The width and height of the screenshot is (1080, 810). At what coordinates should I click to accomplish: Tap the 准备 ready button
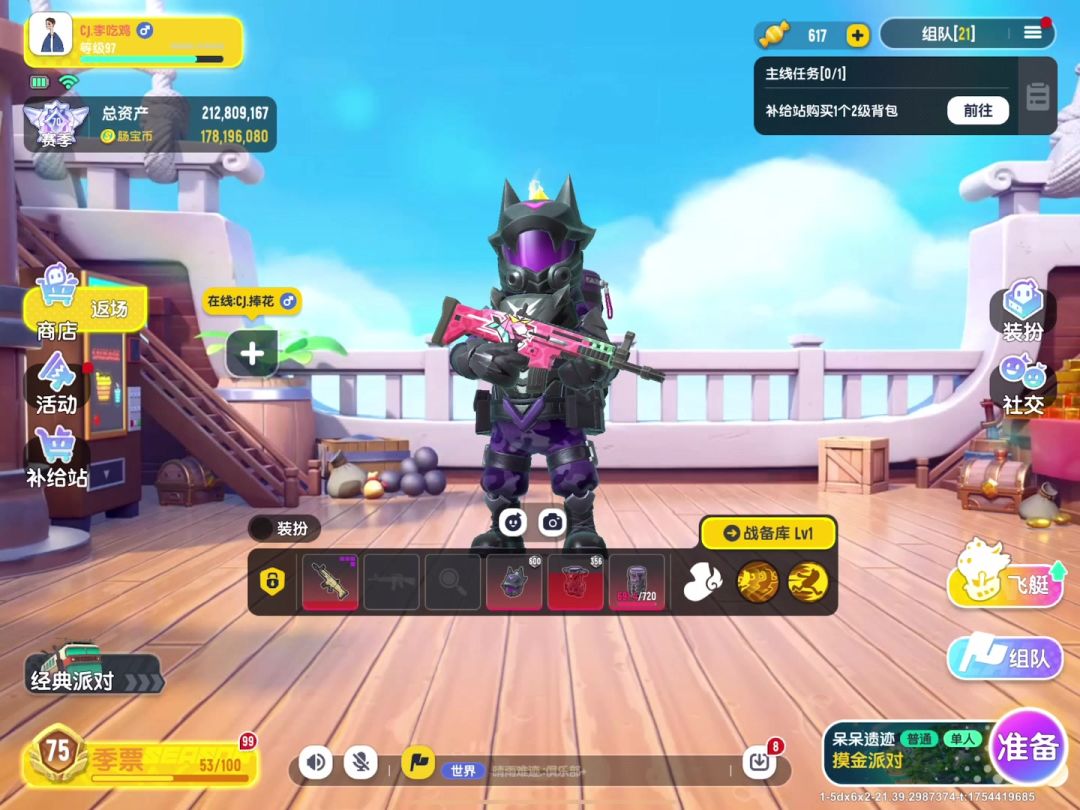[1026, 747]
